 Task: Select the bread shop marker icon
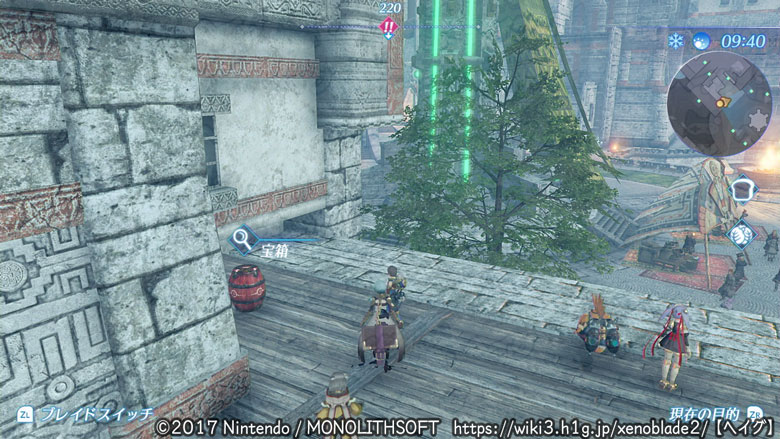click(742, 190)
